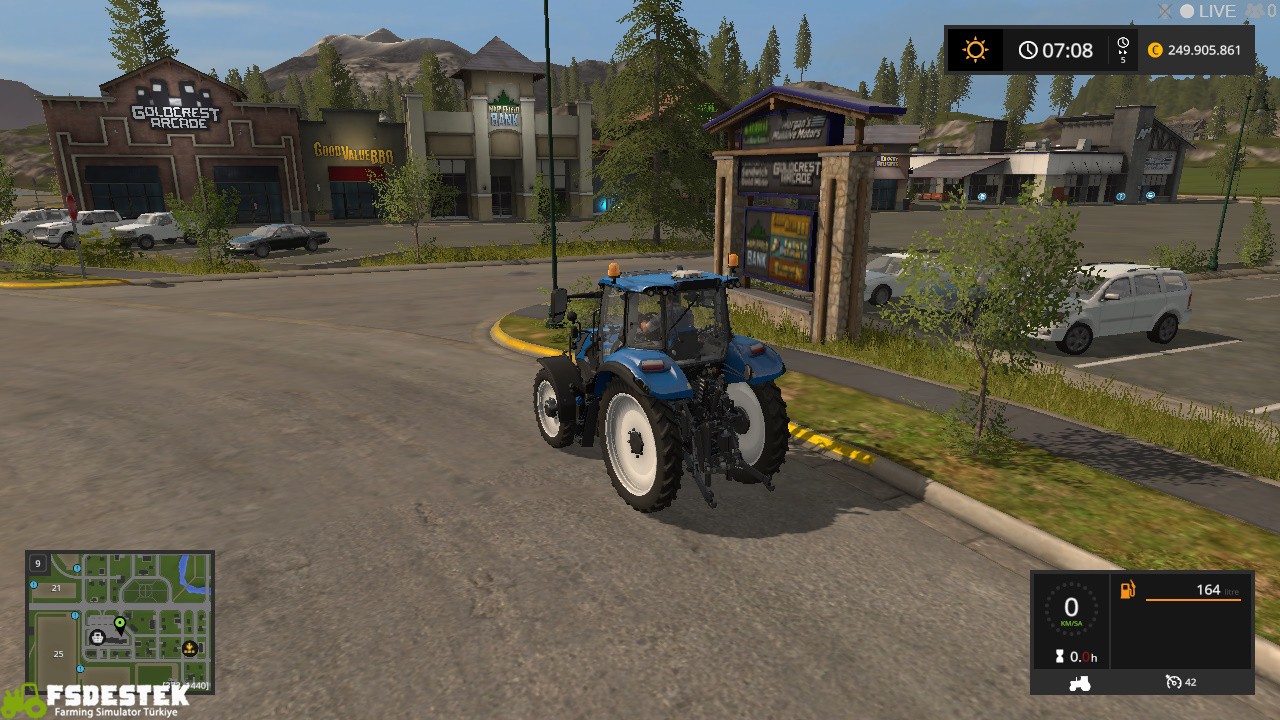Click the hourglass operating-hours icon
This screenshot has height=720, width=1280.
1059,656
